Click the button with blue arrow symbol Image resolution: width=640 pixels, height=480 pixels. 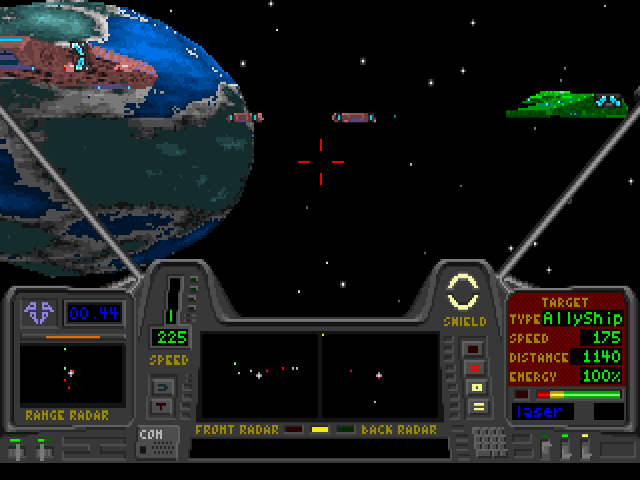pyautogui.click(x=161, y=385)
